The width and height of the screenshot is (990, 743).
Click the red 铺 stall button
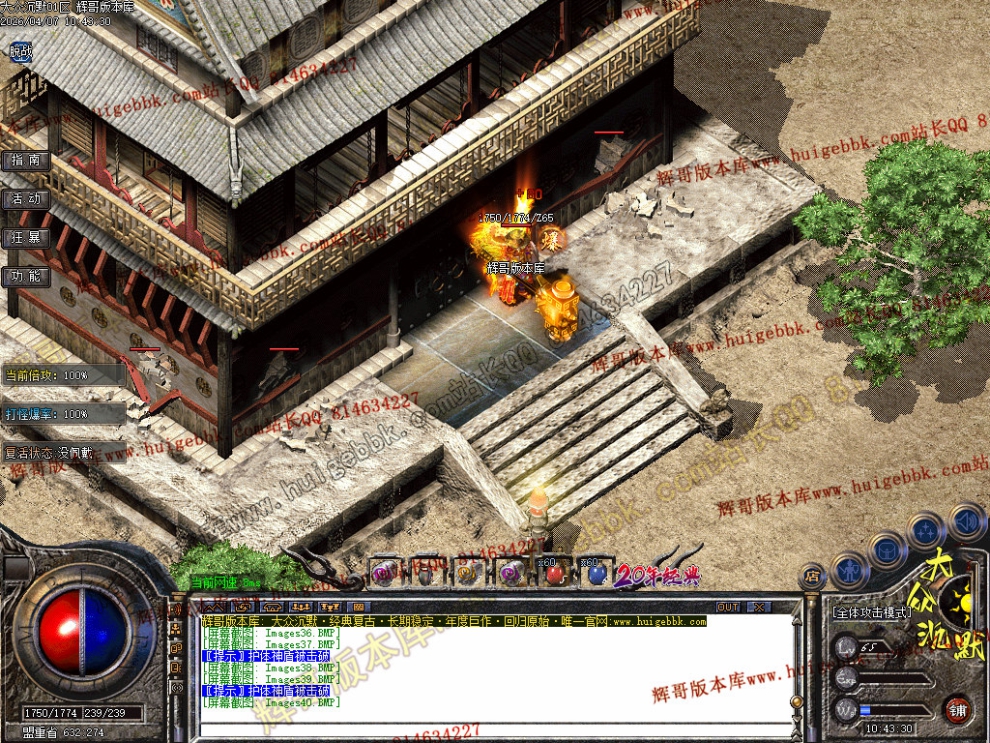(x=957, y=709)
